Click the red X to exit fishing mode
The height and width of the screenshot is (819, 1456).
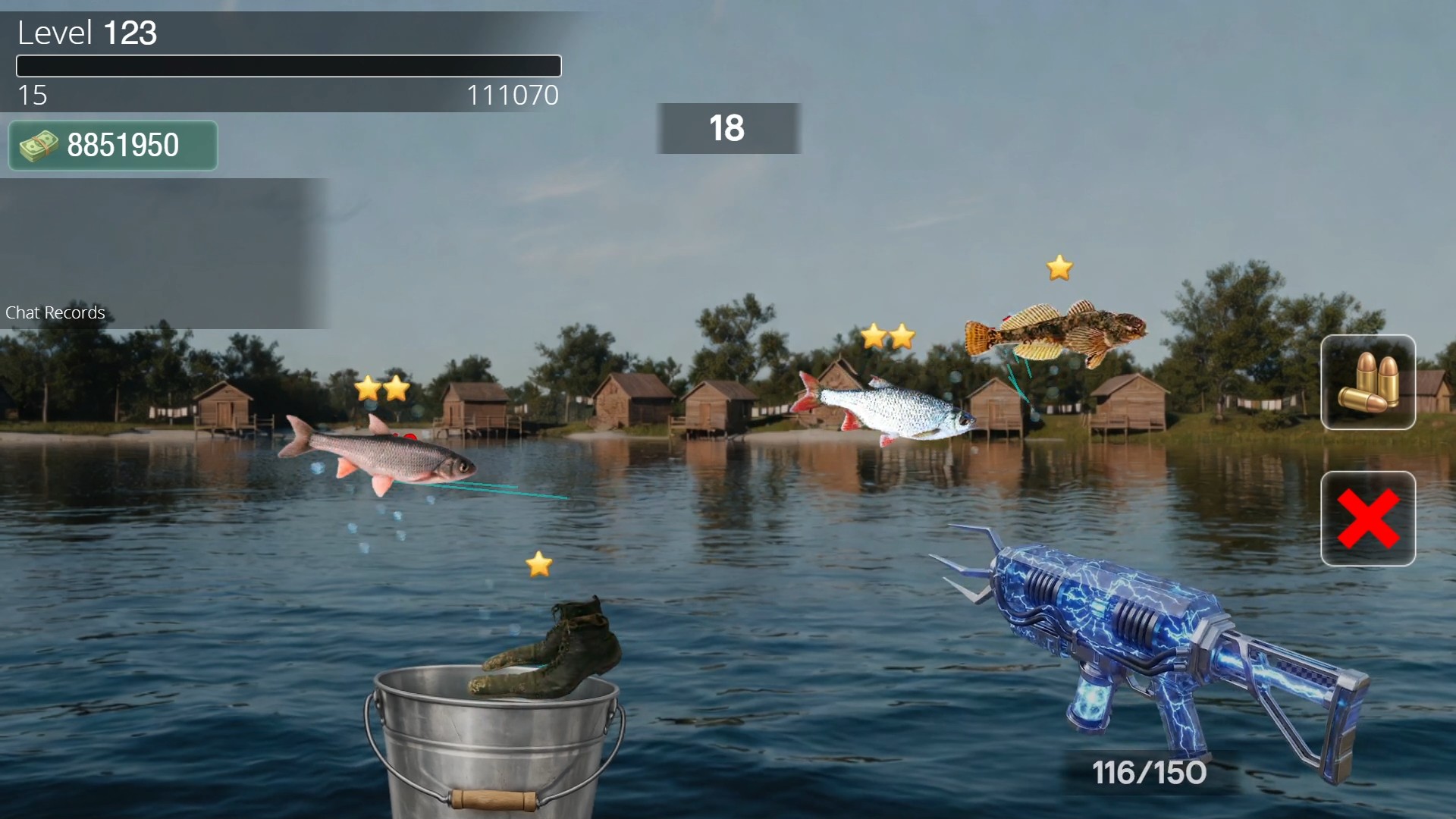click(x=1367, y=518)
